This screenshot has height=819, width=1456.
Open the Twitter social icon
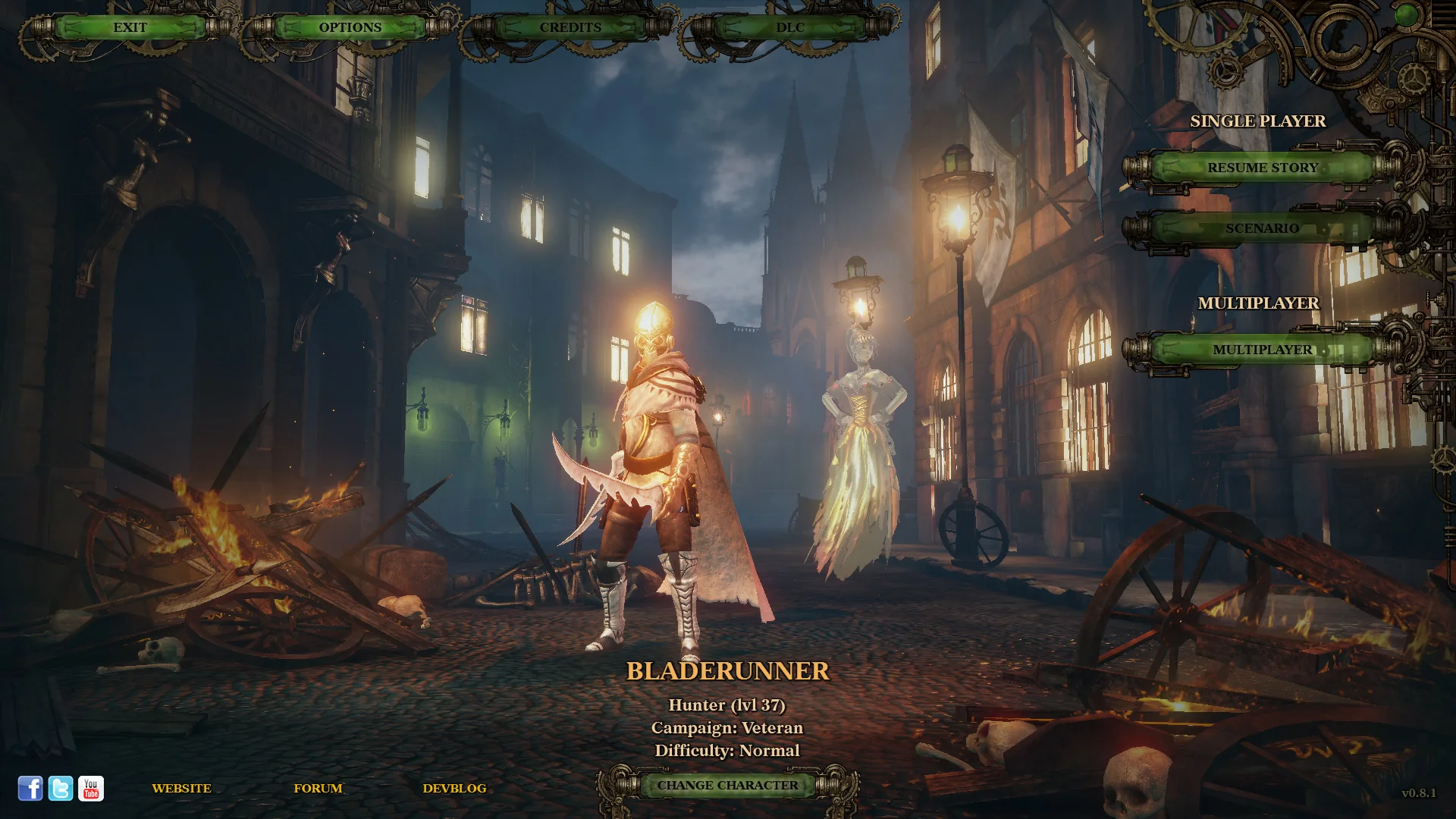click(60, 788)
